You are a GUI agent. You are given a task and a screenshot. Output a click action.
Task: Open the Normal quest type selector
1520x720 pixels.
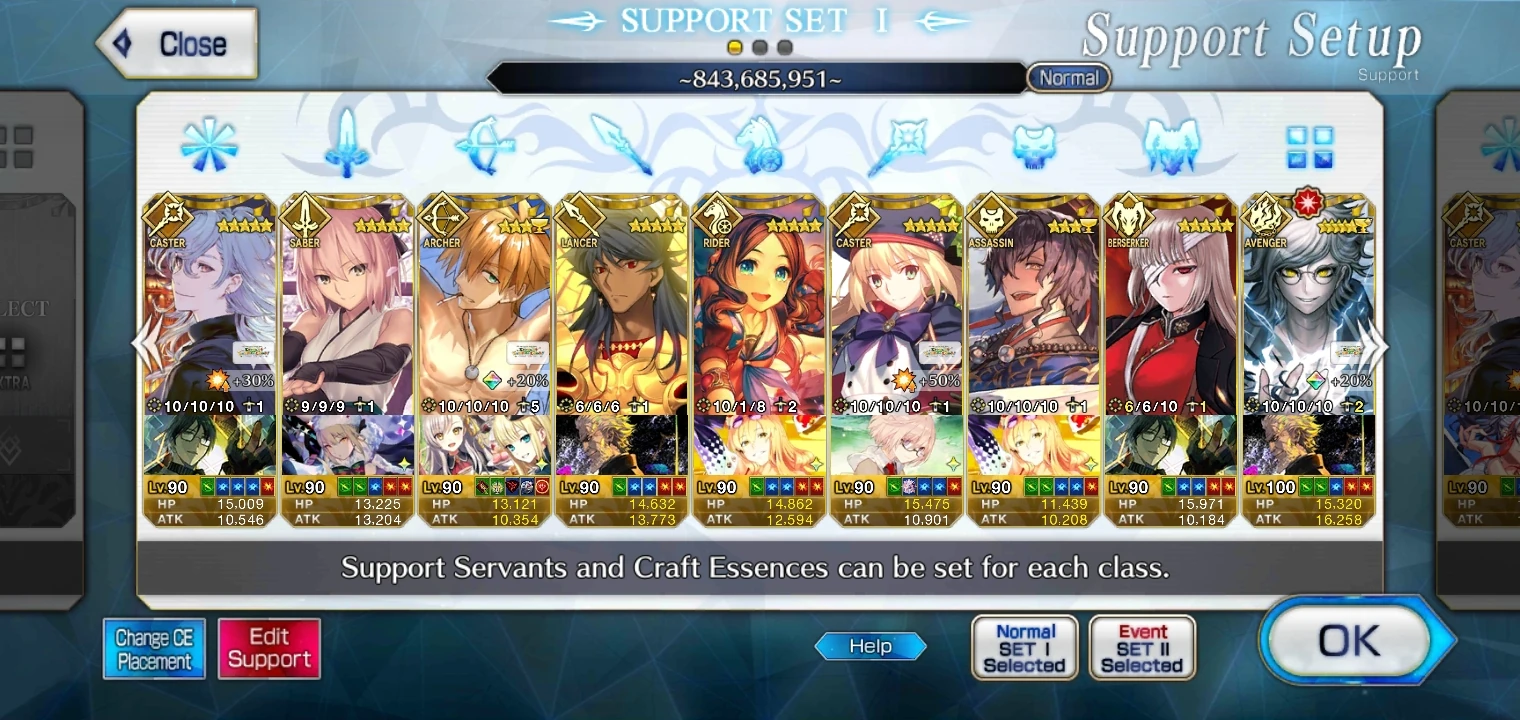1068,77
